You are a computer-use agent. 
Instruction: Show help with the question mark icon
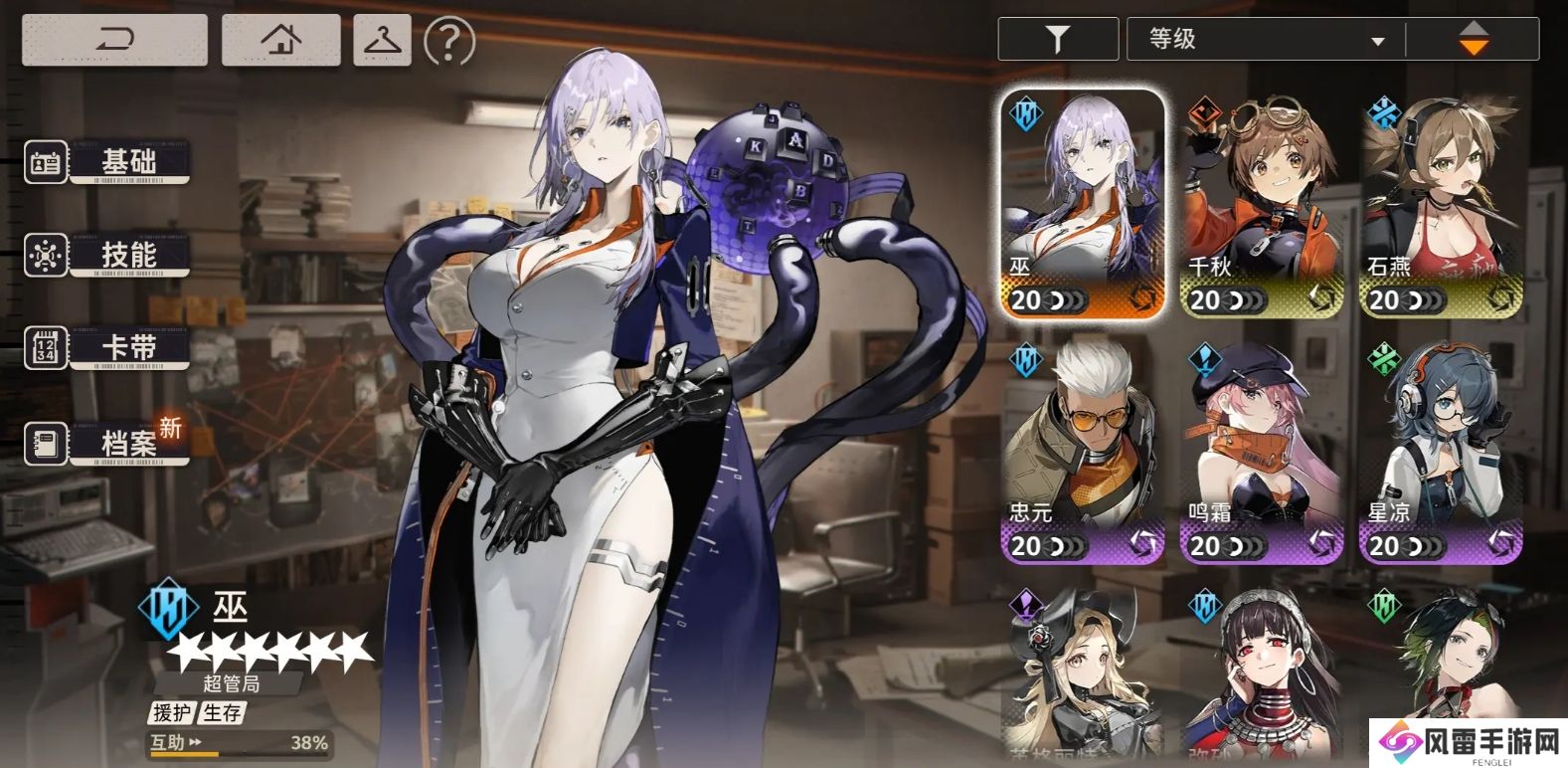click(449, 41)
